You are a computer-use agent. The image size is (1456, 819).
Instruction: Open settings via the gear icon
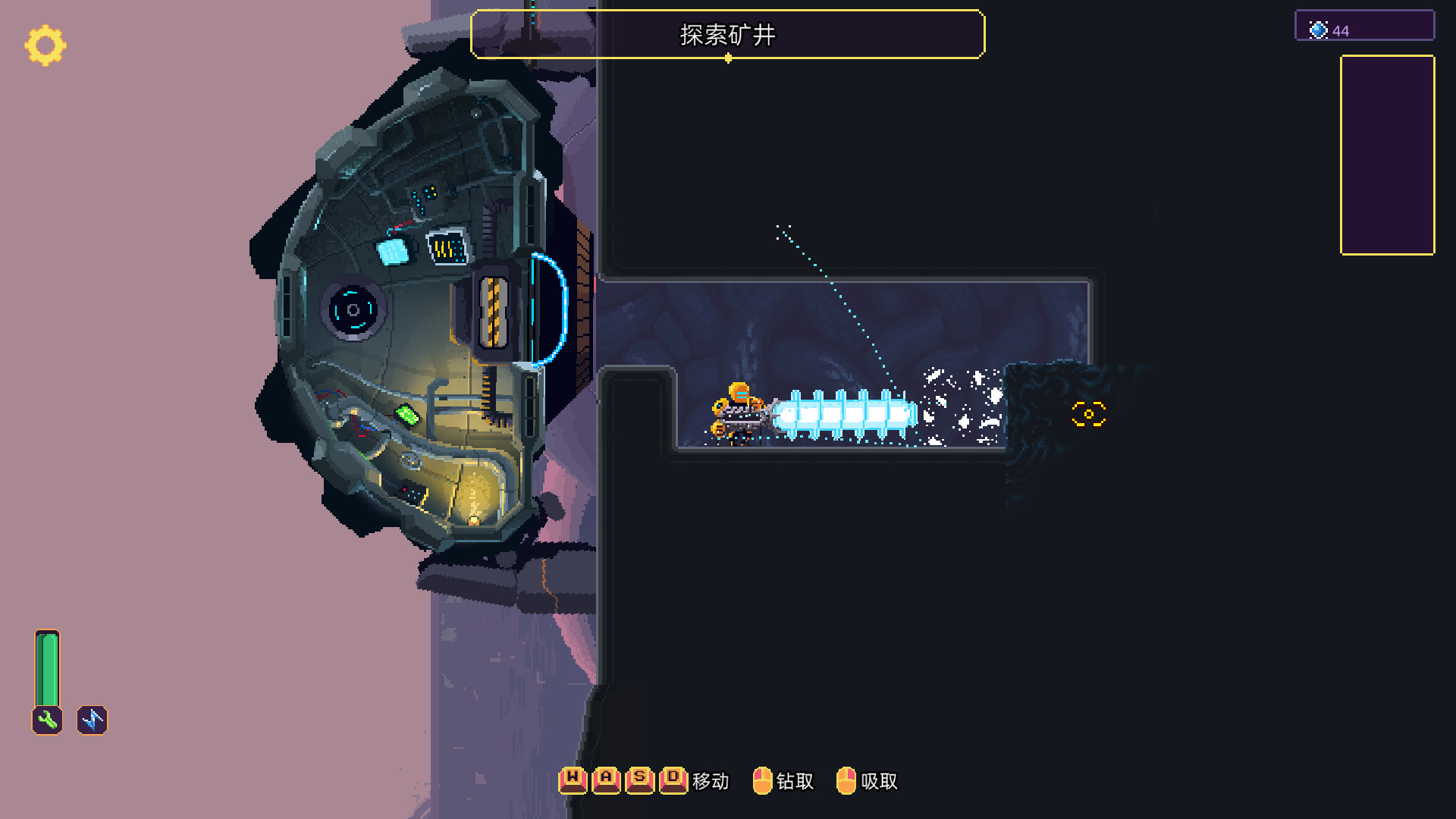tap(45, 45)
